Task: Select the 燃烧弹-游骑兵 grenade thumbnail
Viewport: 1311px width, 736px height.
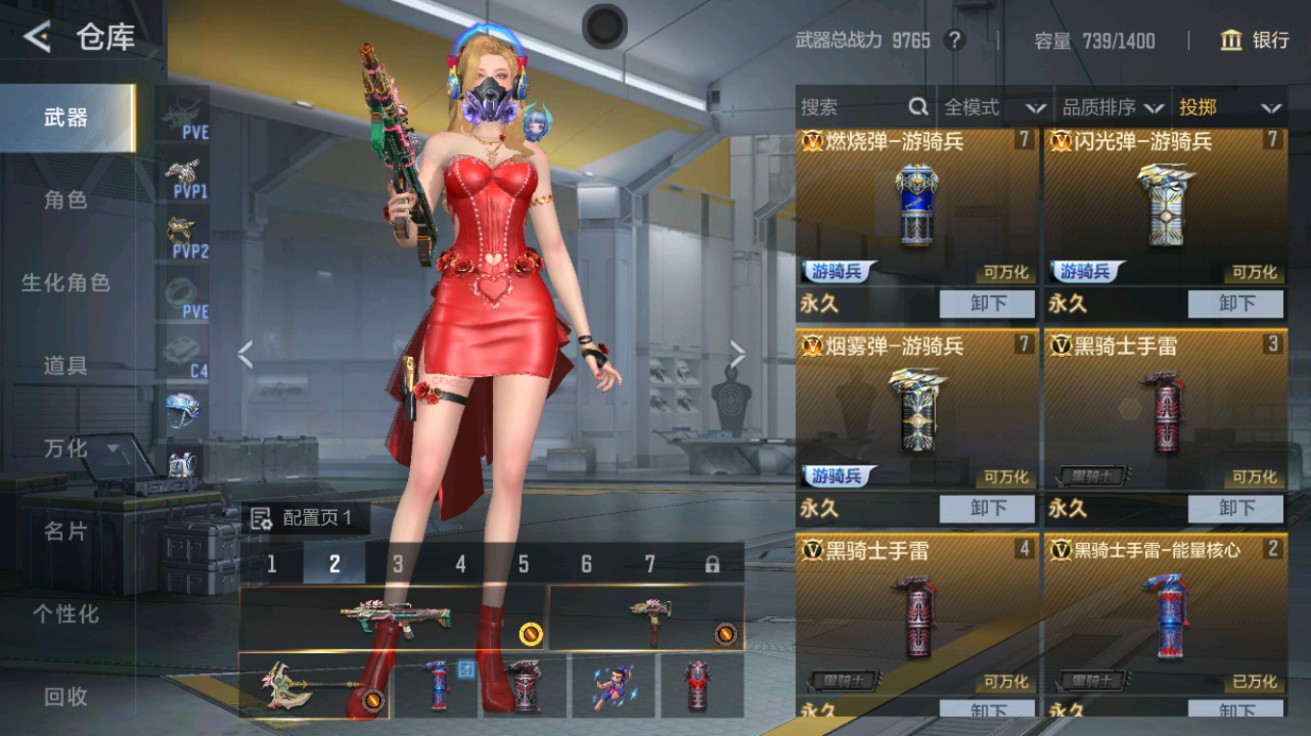Action: [913, 205]
